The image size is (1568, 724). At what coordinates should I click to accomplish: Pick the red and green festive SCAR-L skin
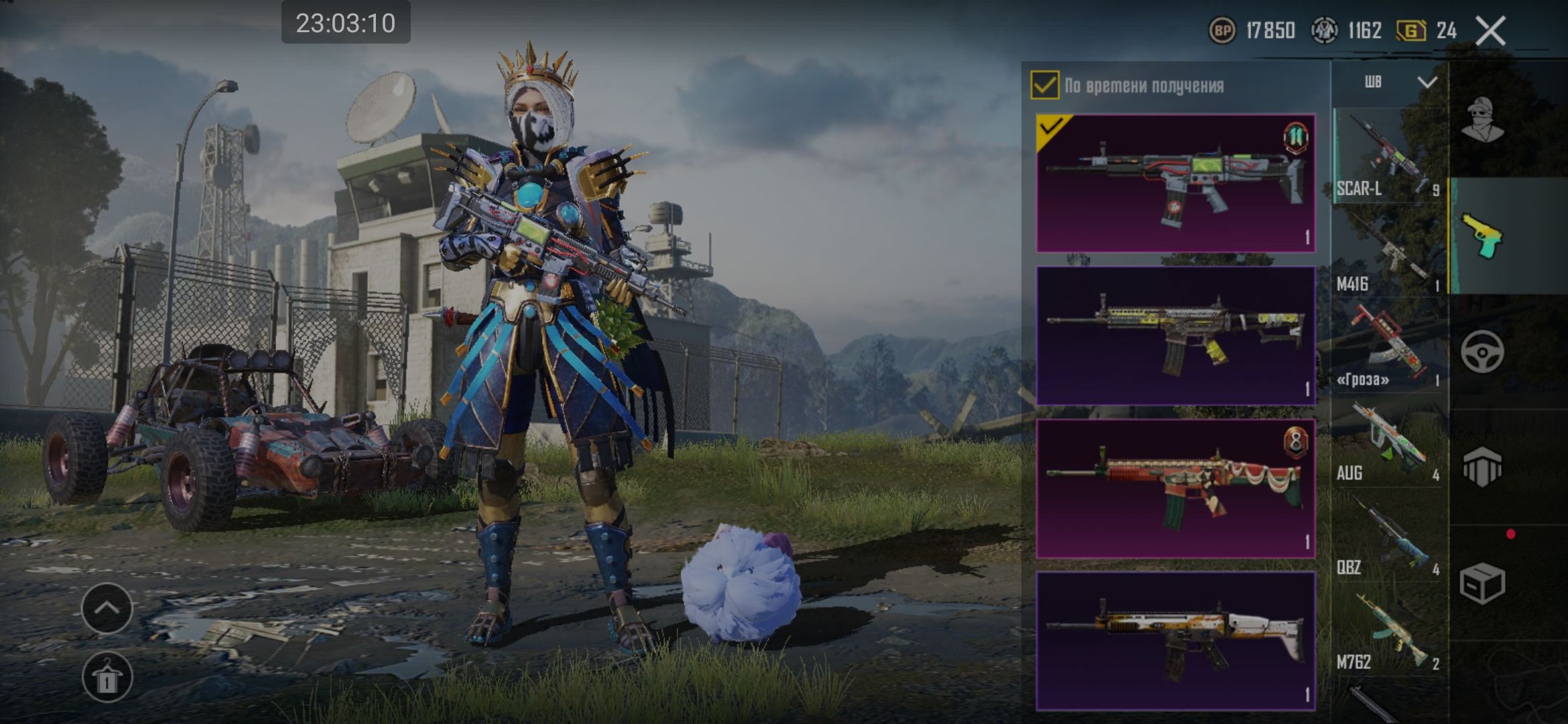coord(1175,488)
